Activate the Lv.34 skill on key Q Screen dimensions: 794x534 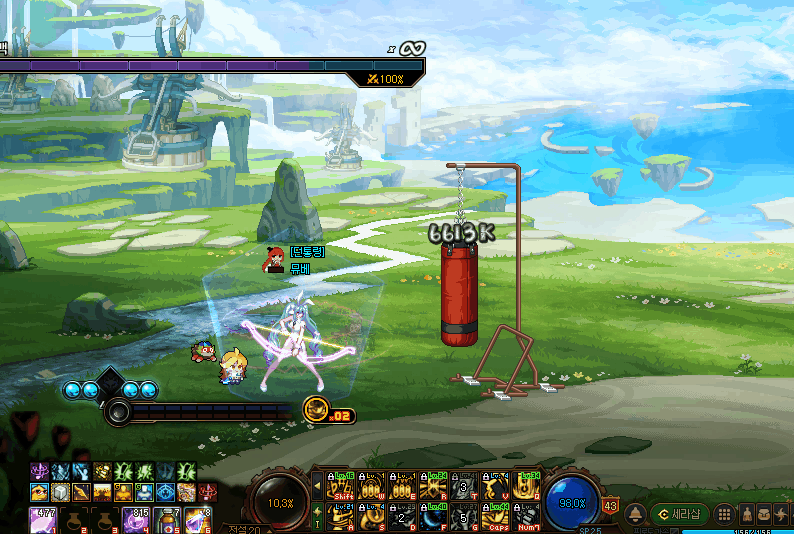527,486
